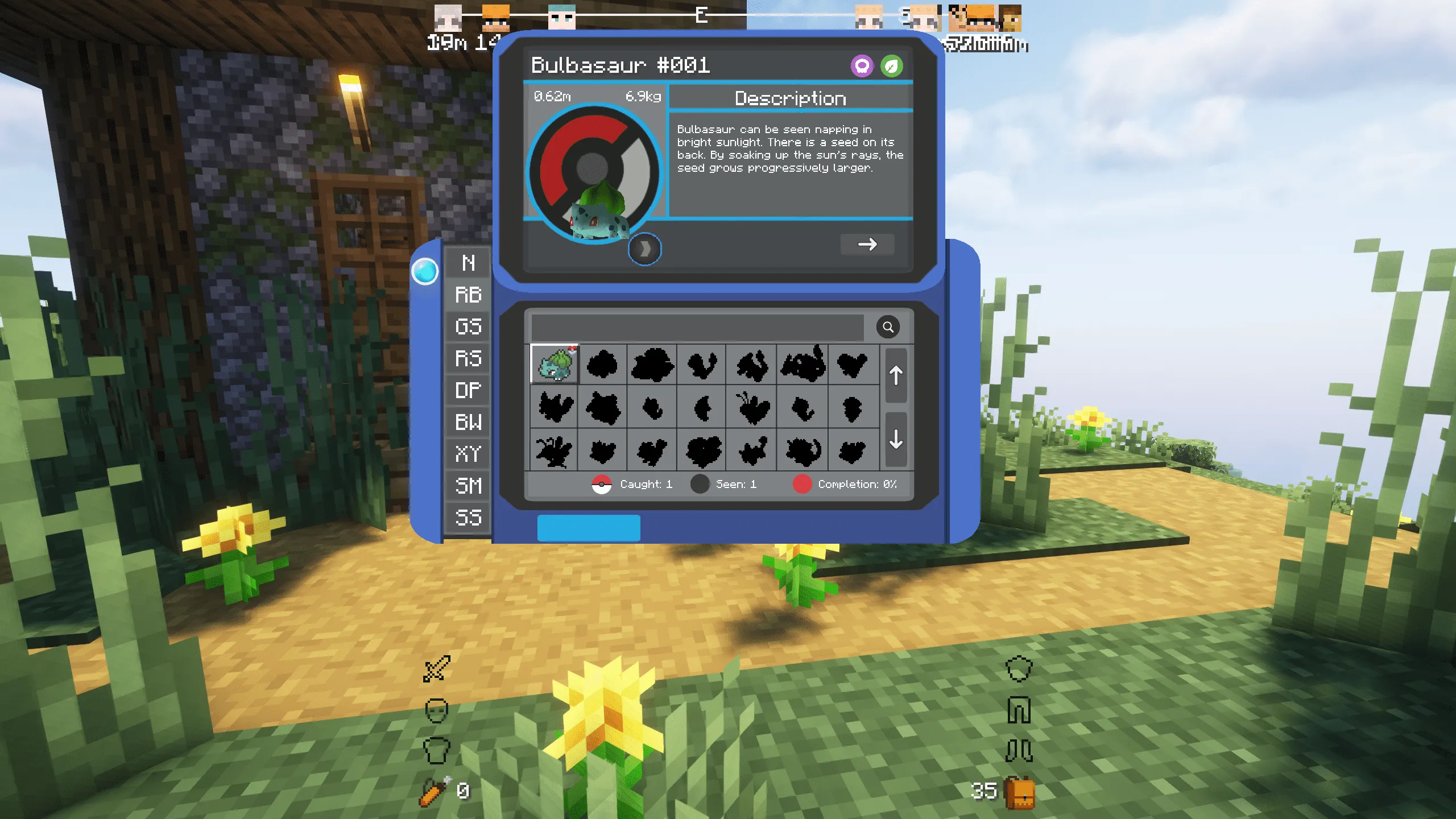Advance to next page with the right arrow
Screen dimensions: 1456x819
coord(867,245)
